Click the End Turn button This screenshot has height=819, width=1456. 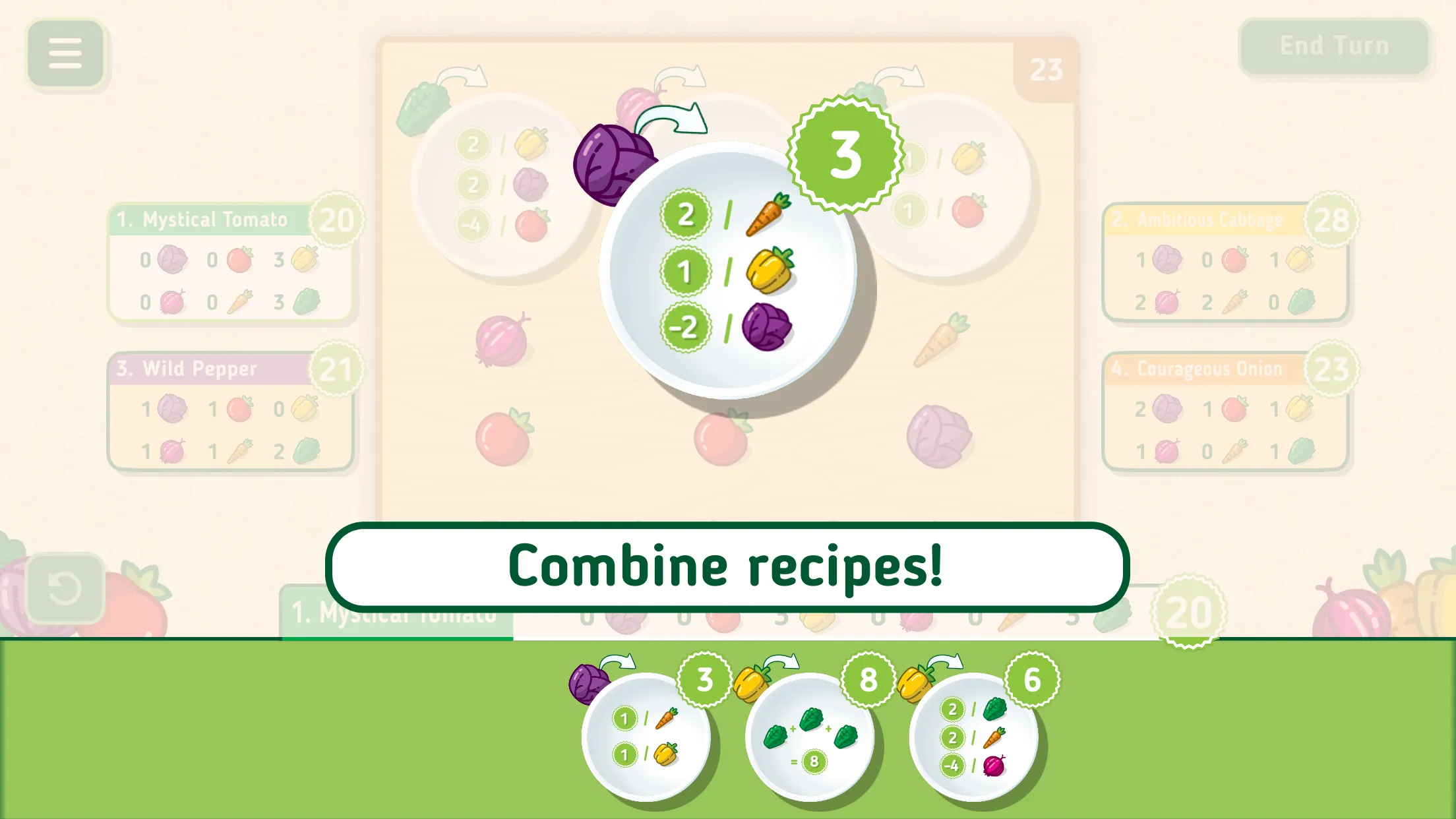[x=1334, y=46]
